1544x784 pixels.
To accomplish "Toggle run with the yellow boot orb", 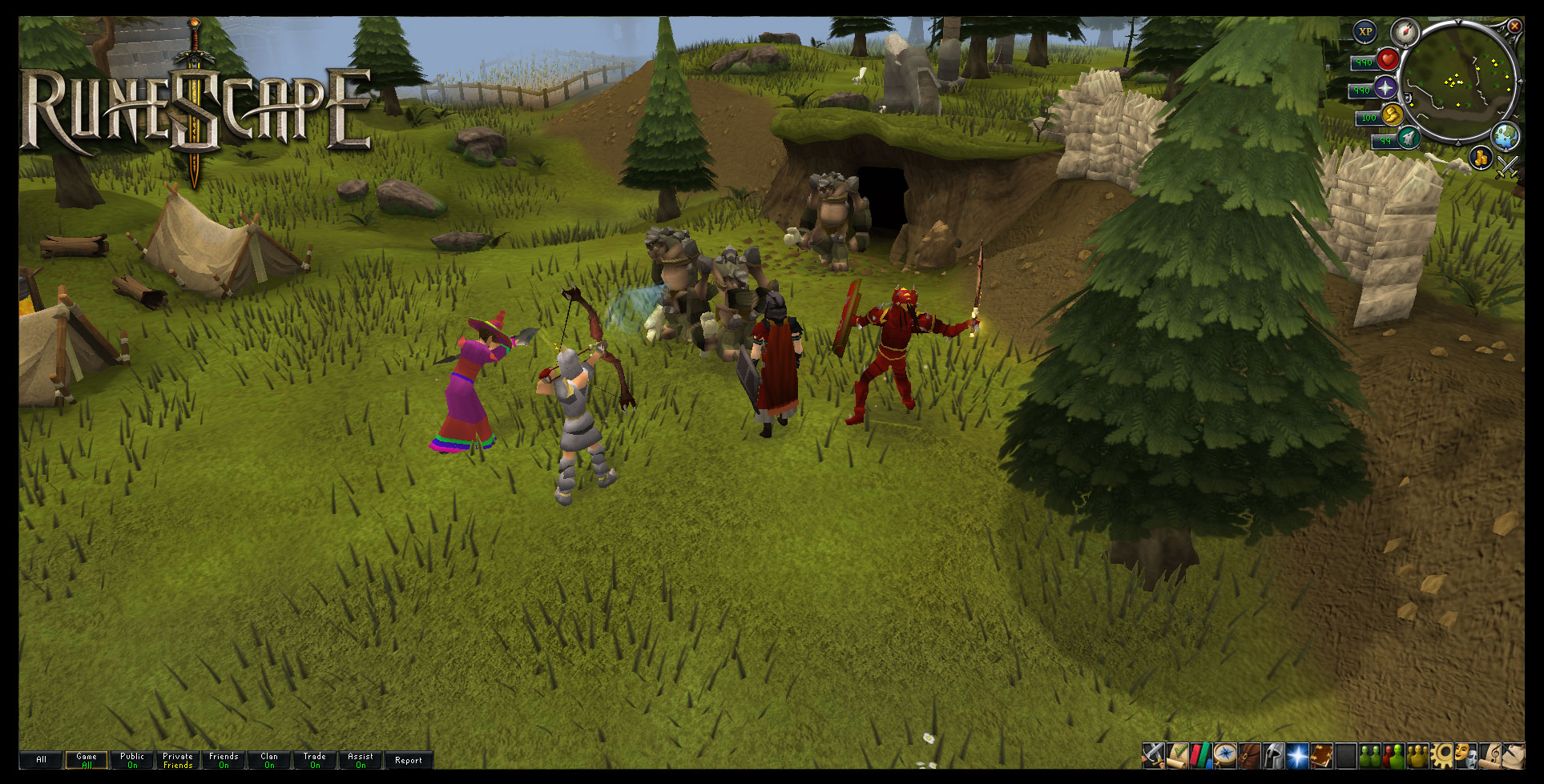I will click(x=1392, y=115).
